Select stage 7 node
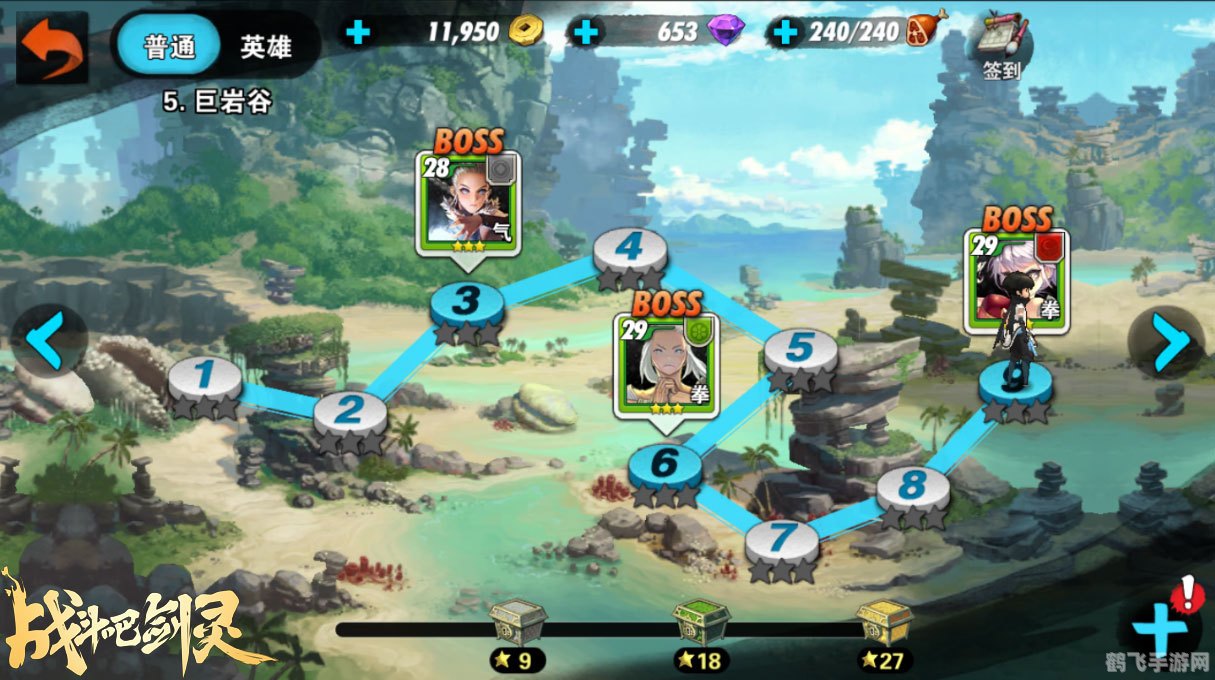1215x680 pixels. (782, 540)
